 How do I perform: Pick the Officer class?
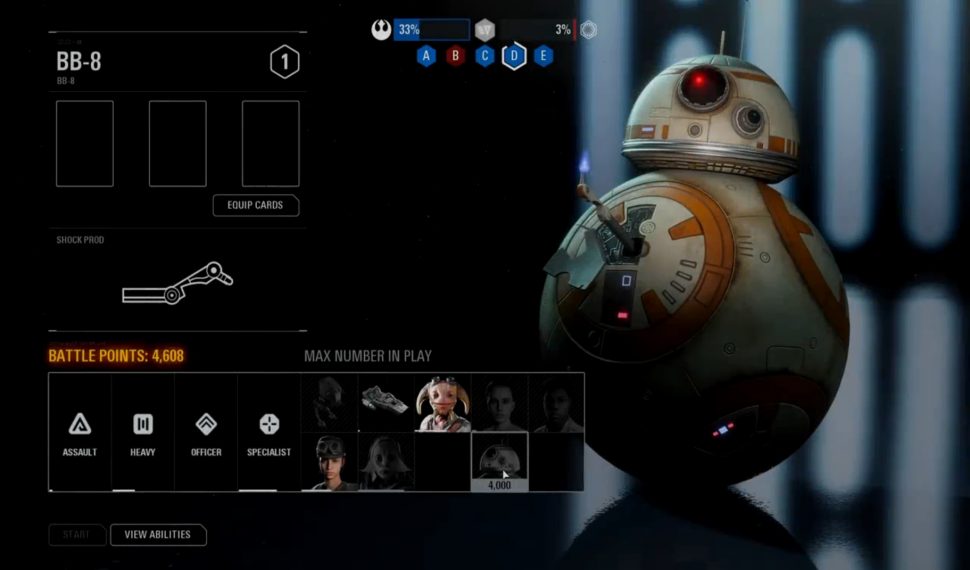pos(206,433)
